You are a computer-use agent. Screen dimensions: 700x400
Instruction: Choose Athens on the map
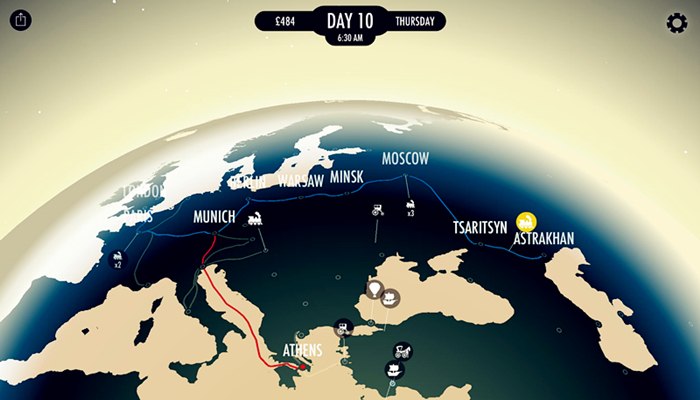(x=302, y=351)
